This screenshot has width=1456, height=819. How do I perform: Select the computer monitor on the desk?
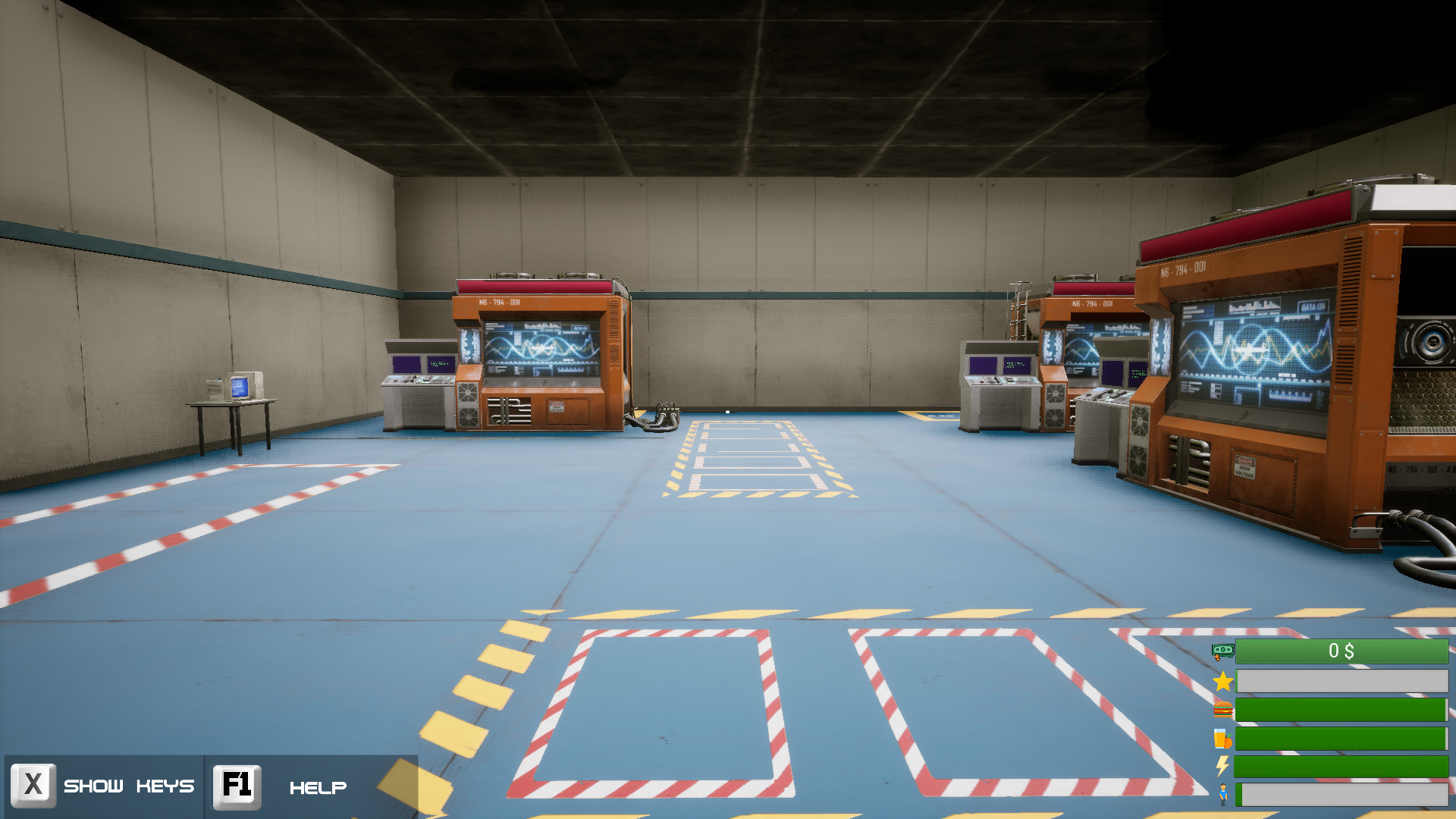(x=241, y=385)
